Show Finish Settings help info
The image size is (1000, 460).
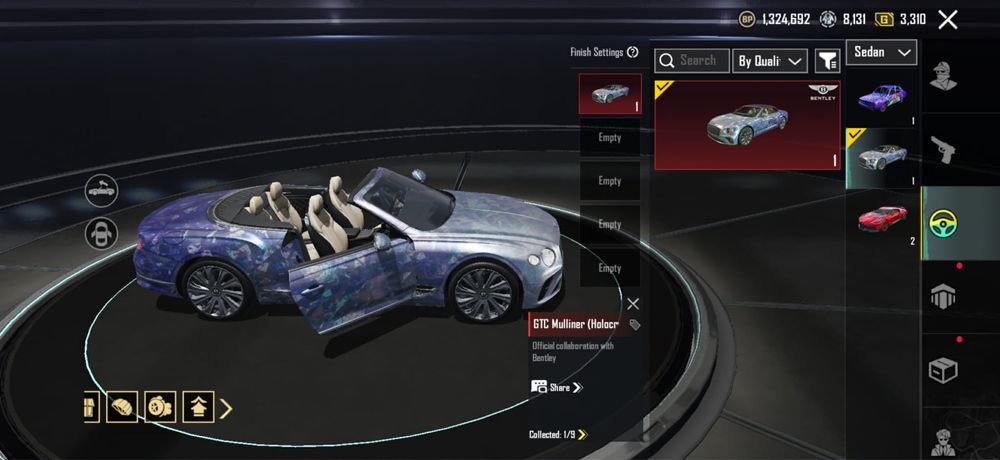pyautogui.click(x=632, y=52)
